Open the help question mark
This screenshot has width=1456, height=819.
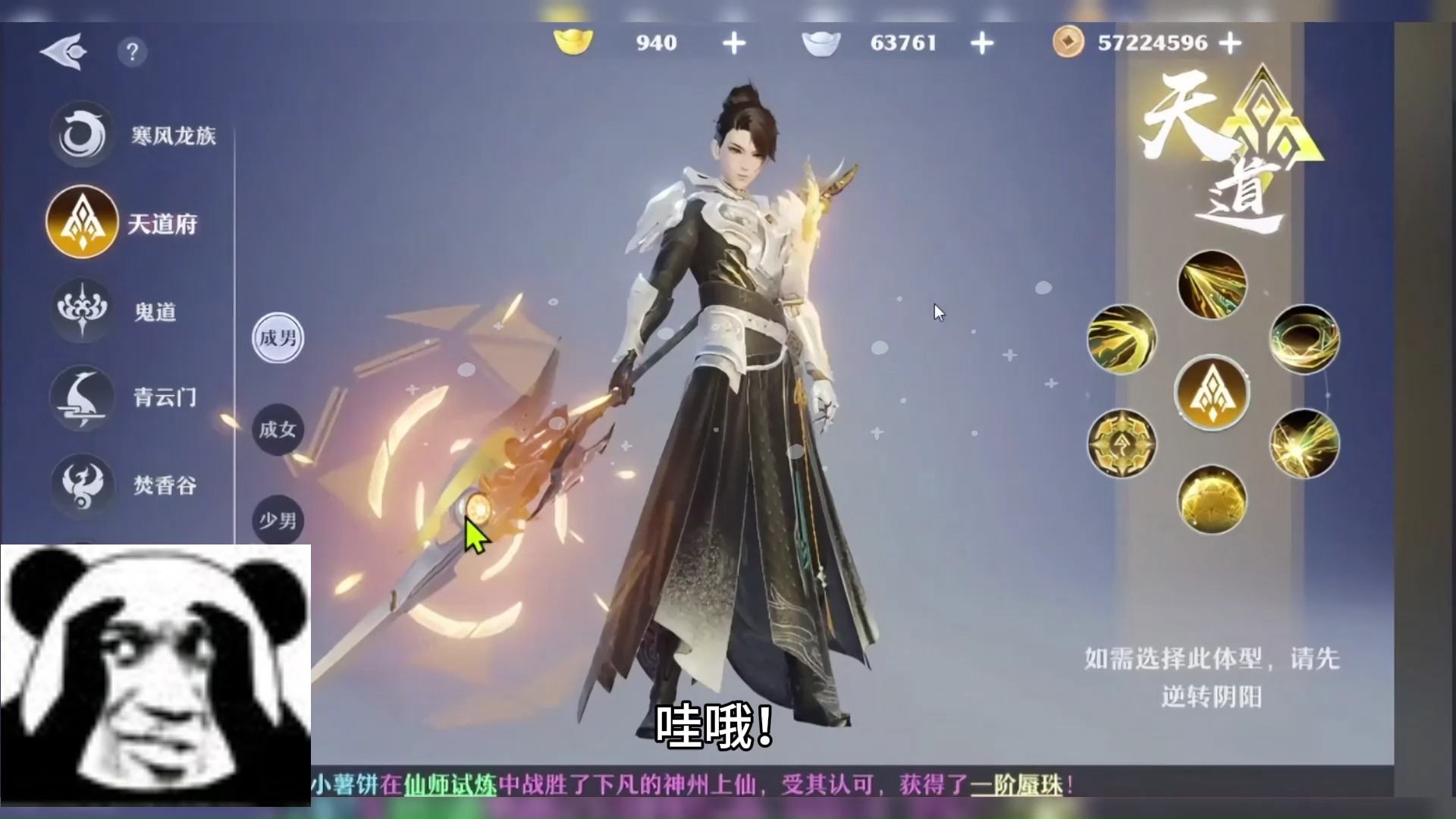tap(133, 52)
